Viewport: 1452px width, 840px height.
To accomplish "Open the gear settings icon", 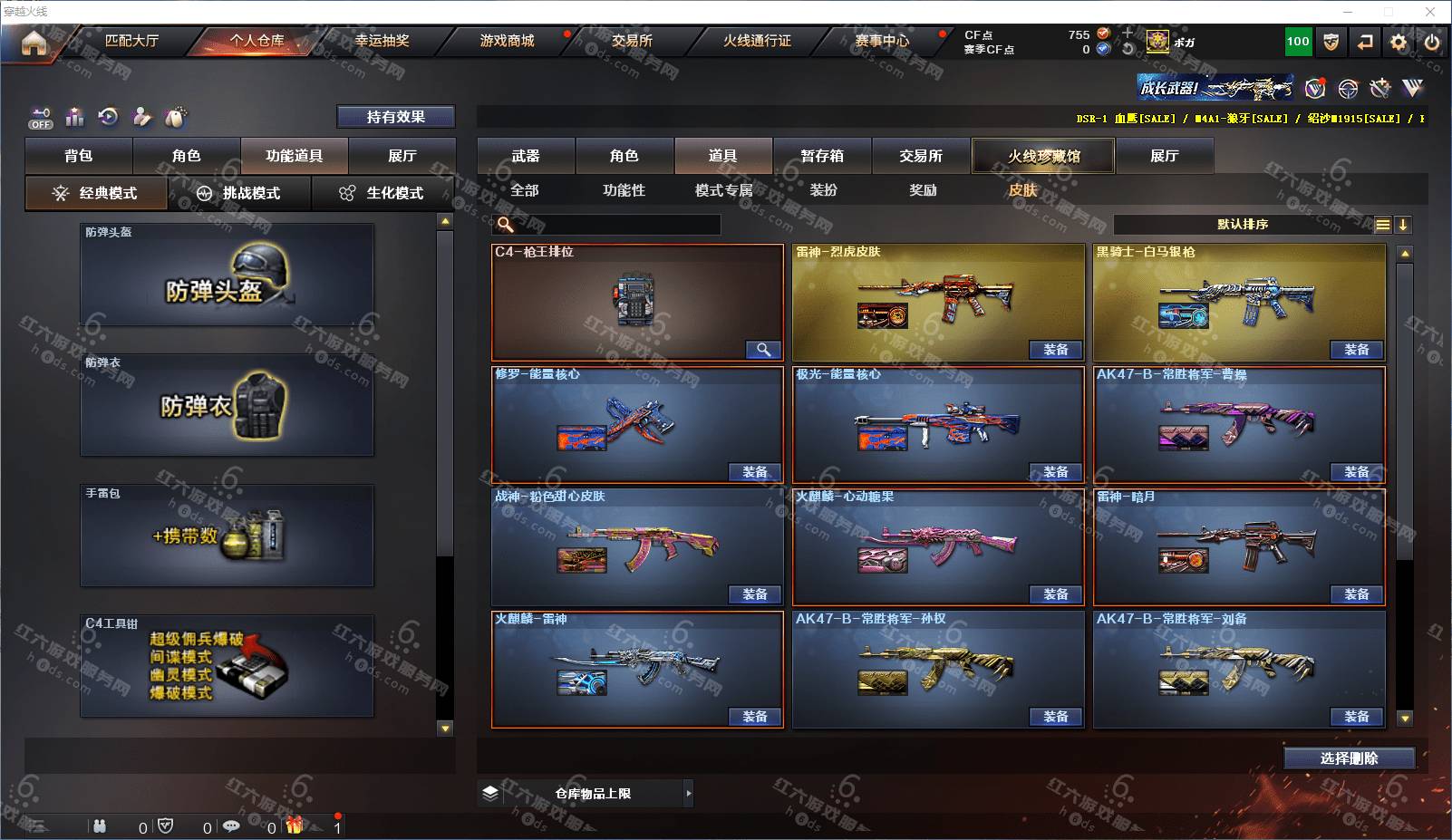I will click(1399, 42).
